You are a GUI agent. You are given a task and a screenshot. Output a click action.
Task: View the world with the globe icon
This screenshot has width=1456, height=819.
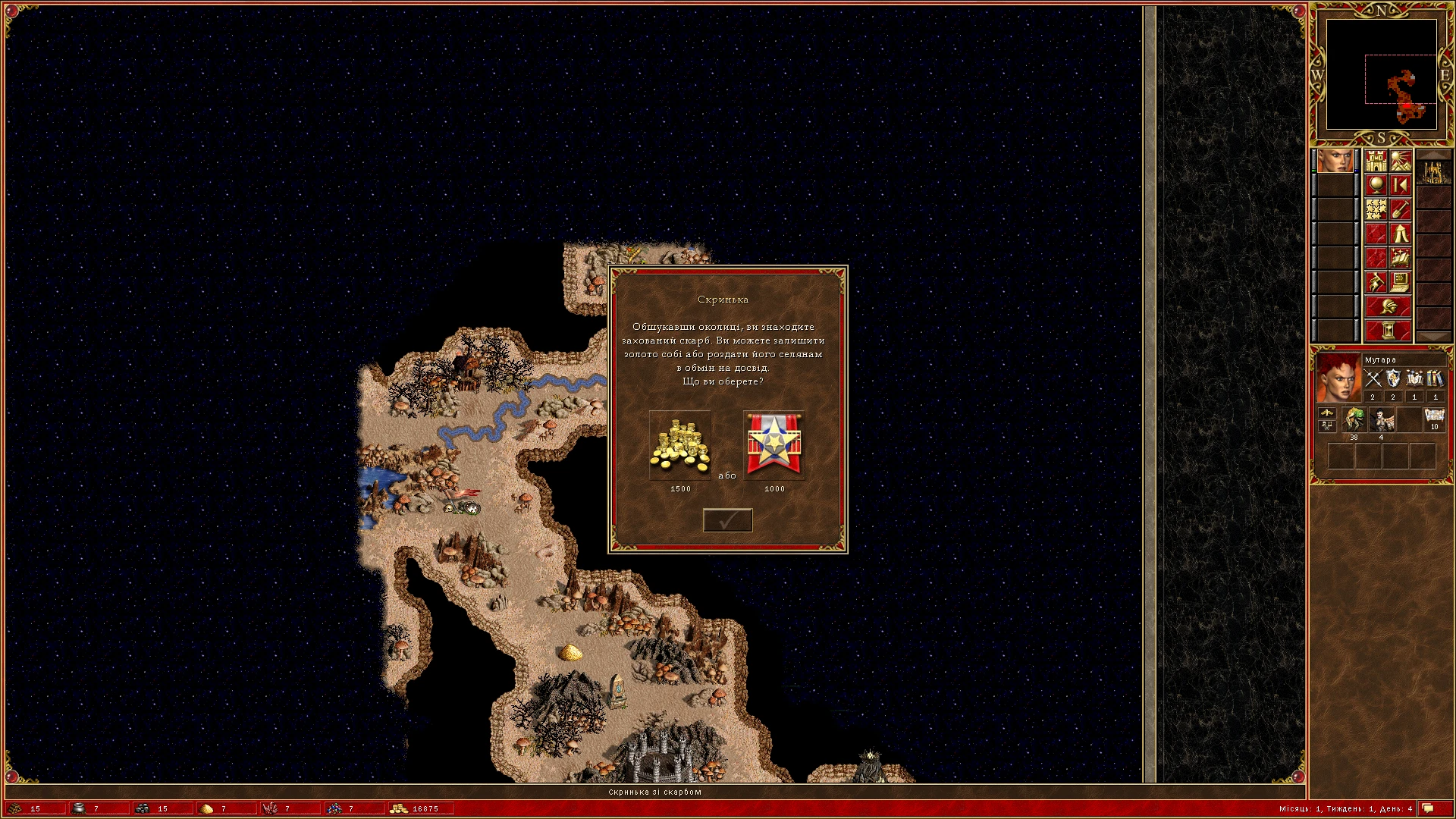click(x=1376, y=185)
